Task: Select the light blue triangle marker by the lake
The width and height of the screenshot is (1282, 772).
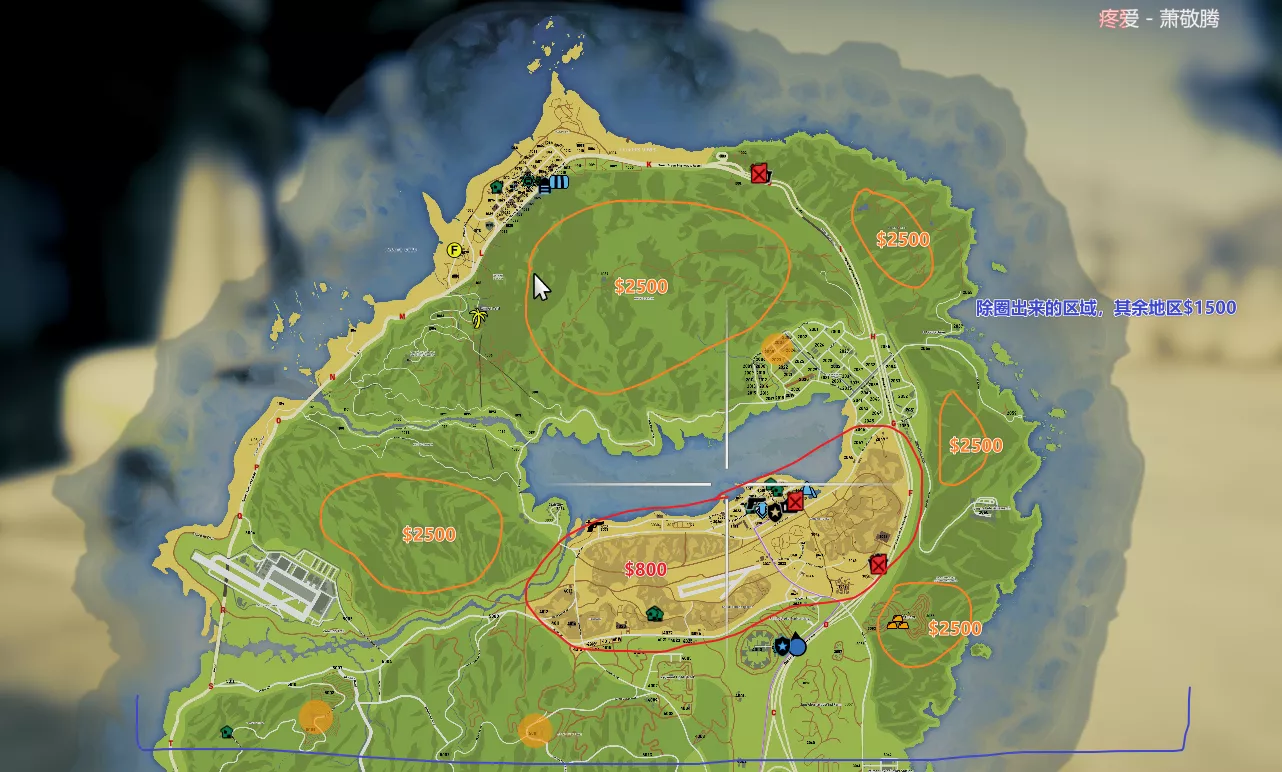Action: [x=809, y=490]
